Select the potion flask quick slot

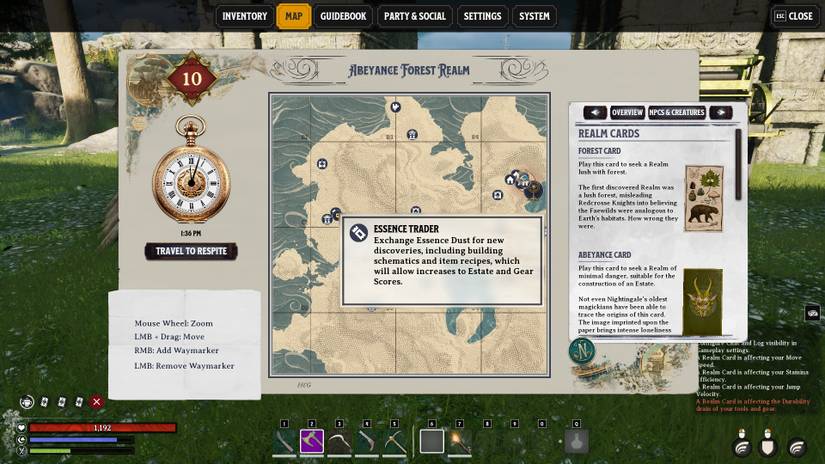tap(576, 440)
